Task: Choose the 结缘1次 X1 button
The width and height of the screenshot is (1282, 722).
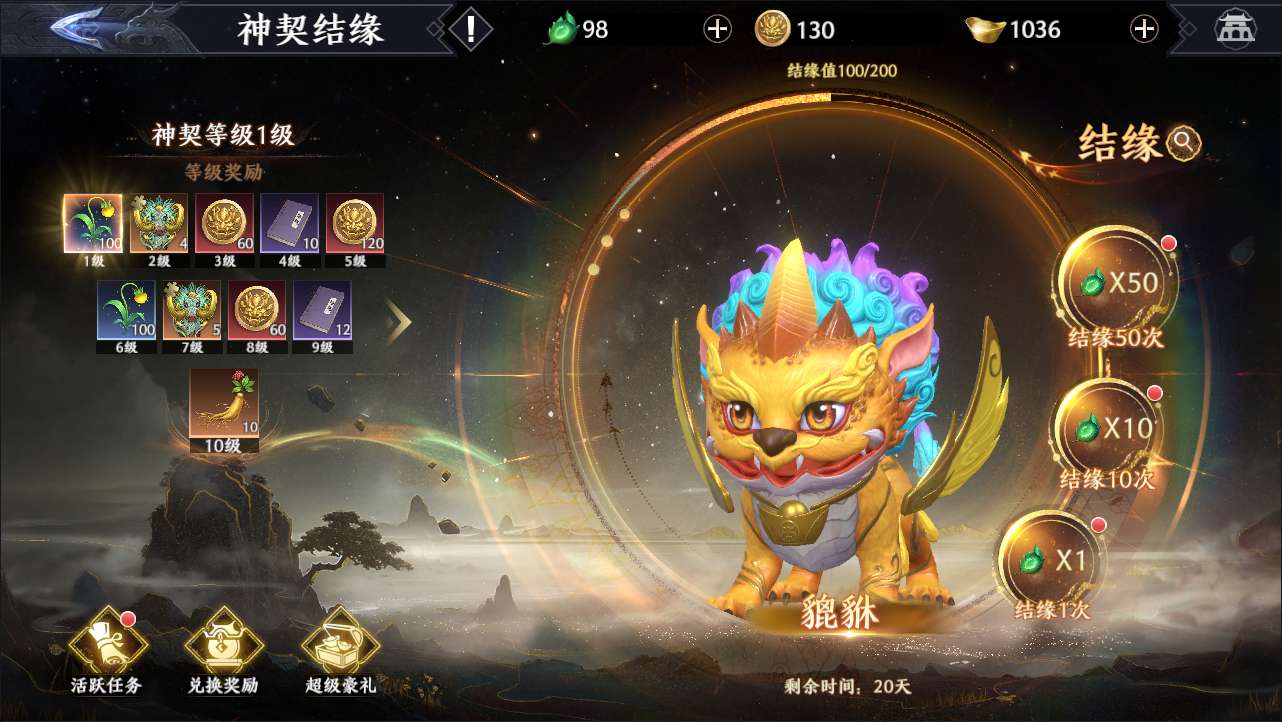Action: (1055, 561)
